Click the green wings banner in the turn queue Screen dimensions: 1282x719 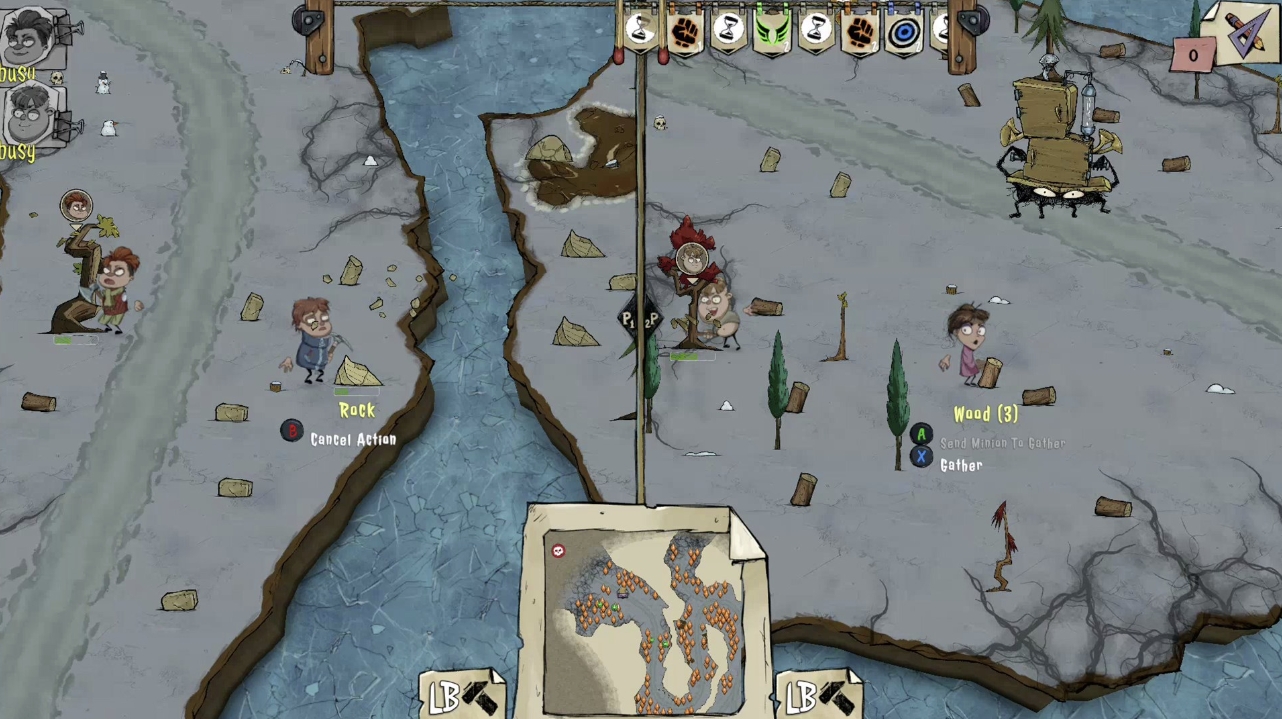tap(772, 31)
